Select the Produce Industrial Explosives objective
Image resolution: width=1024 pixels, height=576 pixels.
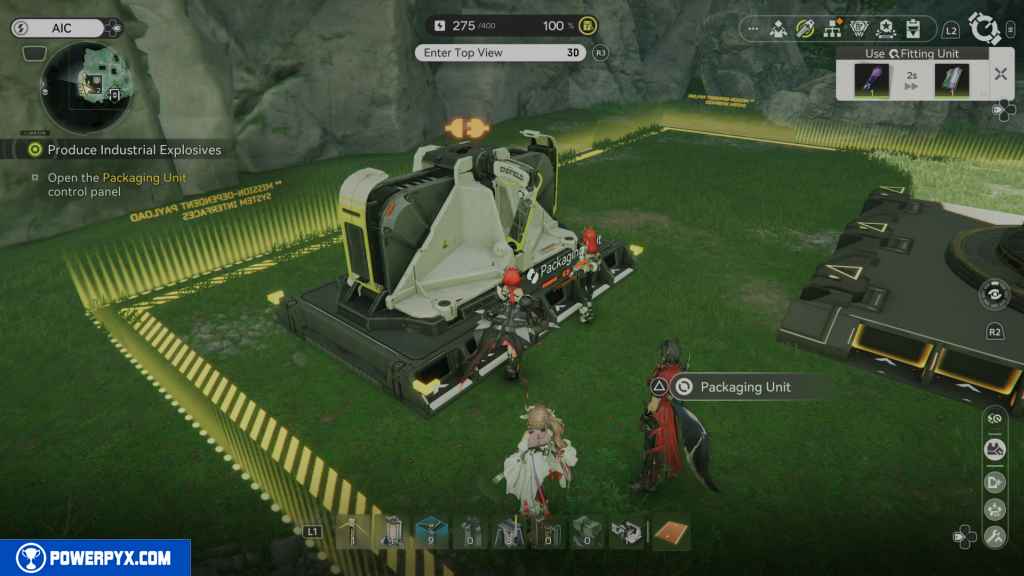[133, 150]
